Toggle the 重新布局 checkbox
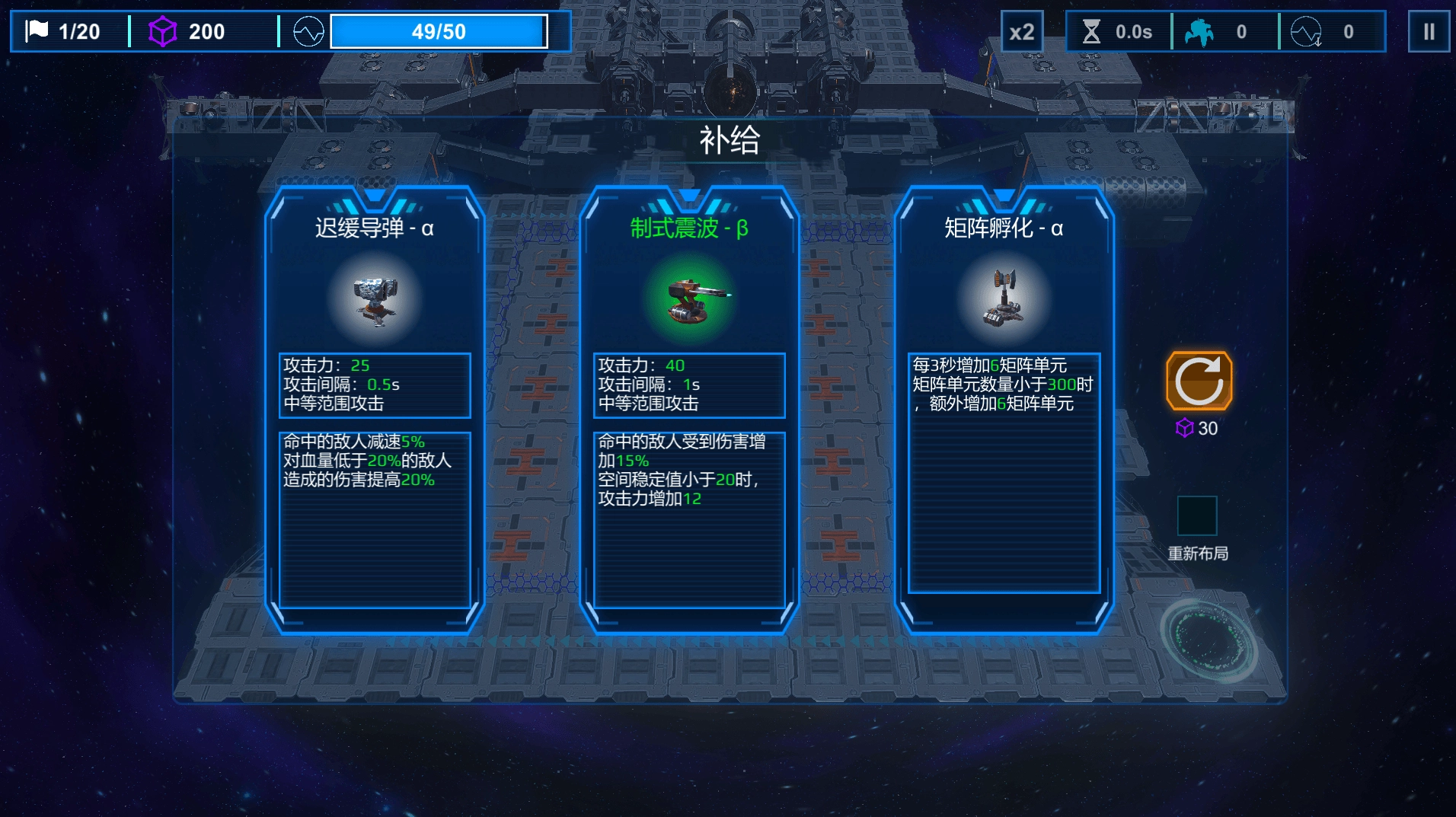 tap(1197, 515)
